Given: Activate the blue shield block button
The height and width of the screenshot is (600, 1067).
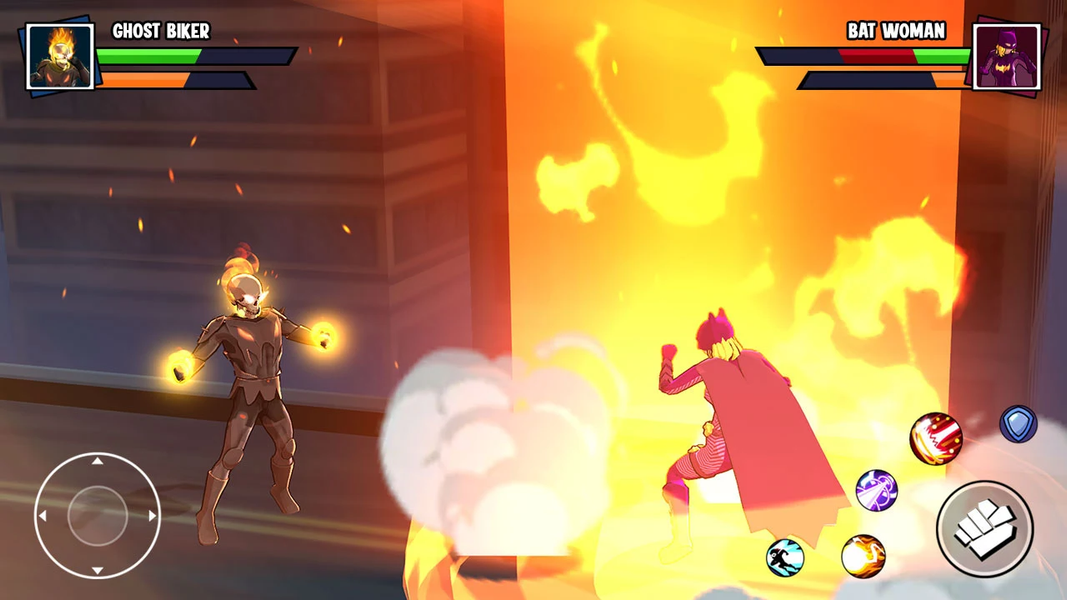Looking at the screenshot, I should (x=1018, y=424).
